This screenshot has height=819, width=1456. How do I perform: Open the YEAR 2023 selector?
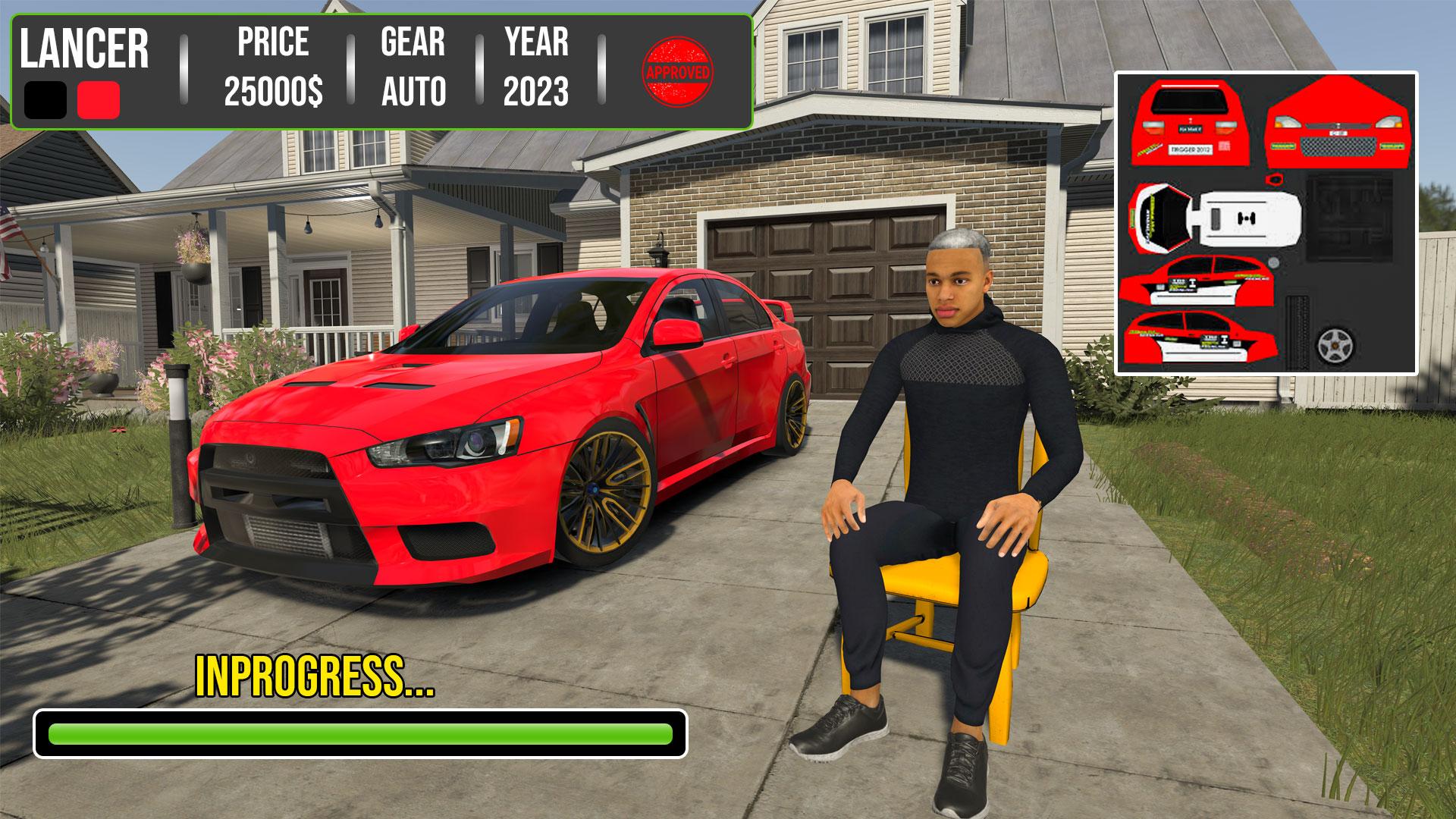(x=538, y=68)
